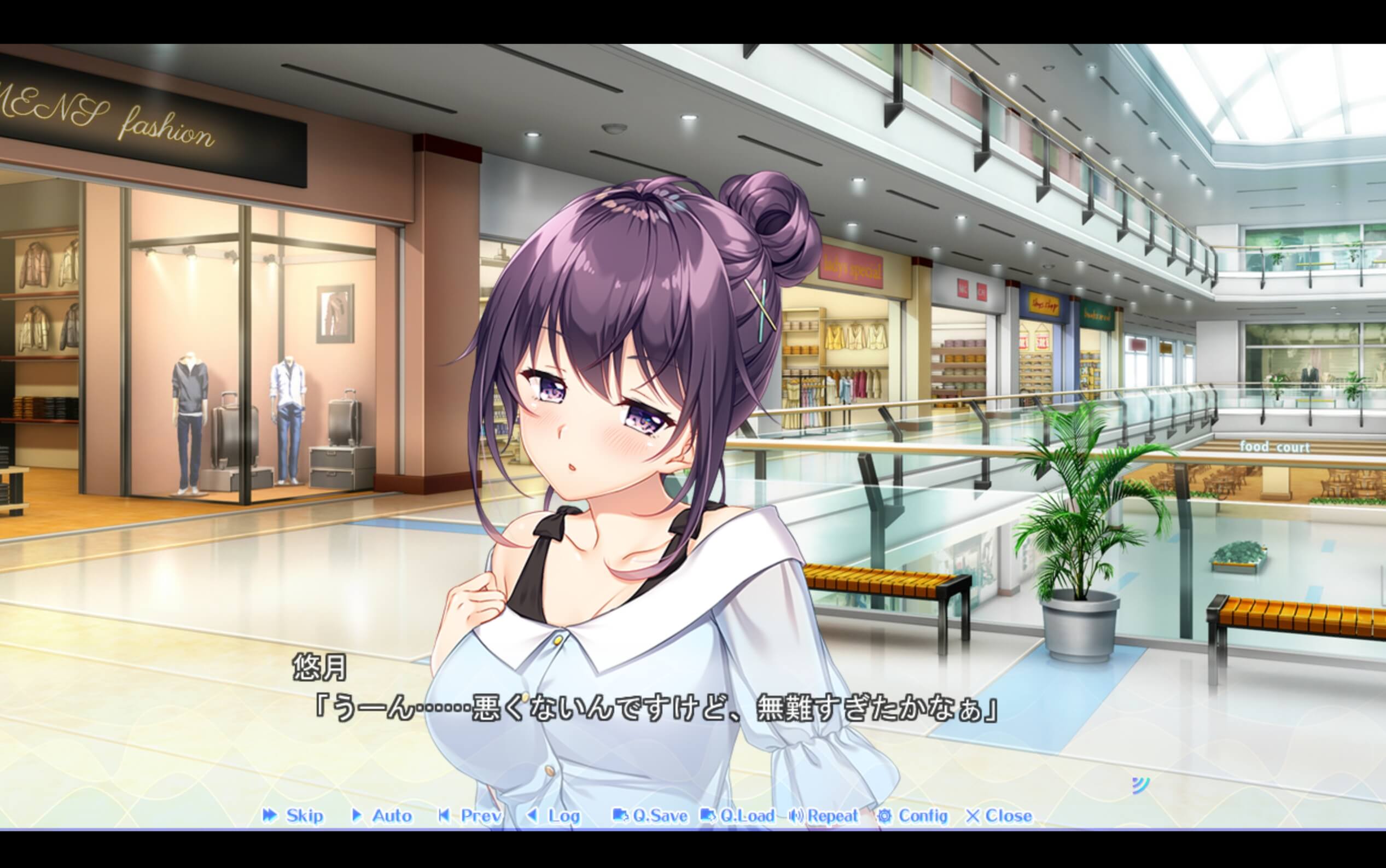Click the Q.Load quick-load icon
This screenshot has width=1386, height=868.
(708, 817)
